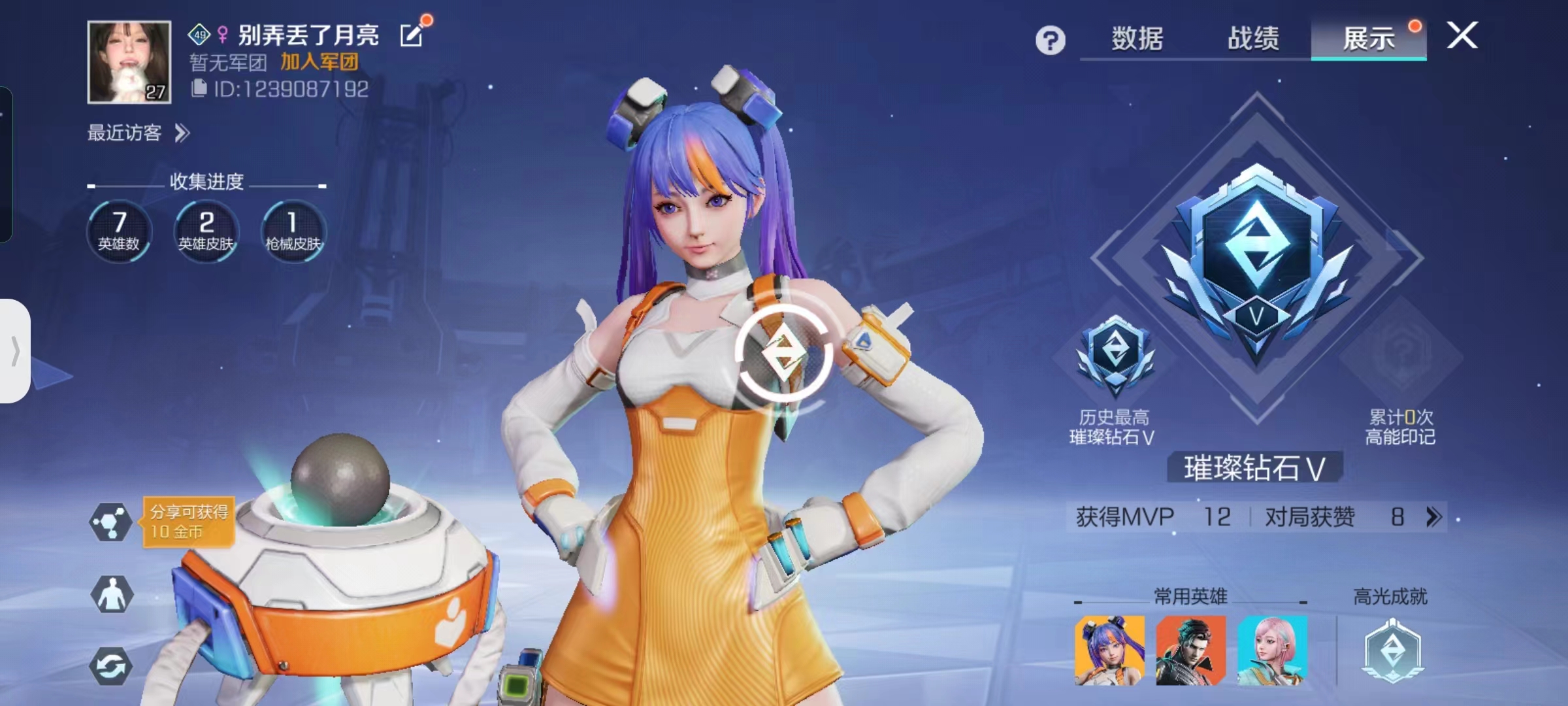This screenshot has height=706, width=1568.
Task: Show the 枪械皮肤 collection circle
Action: tap(293, 231)
